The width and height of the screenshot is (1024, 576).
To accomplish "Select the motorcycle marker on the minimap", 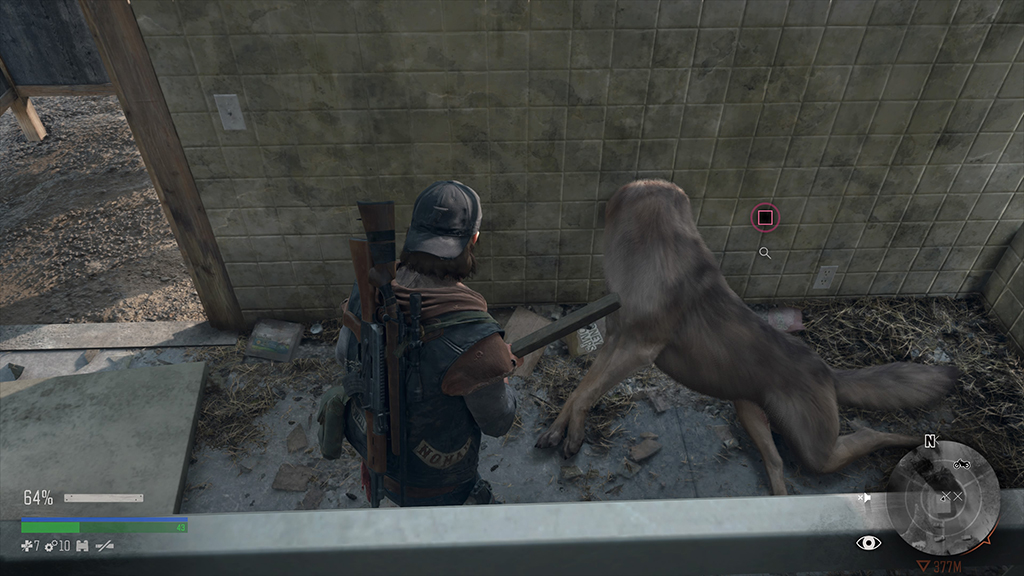I will click(962, 464).
